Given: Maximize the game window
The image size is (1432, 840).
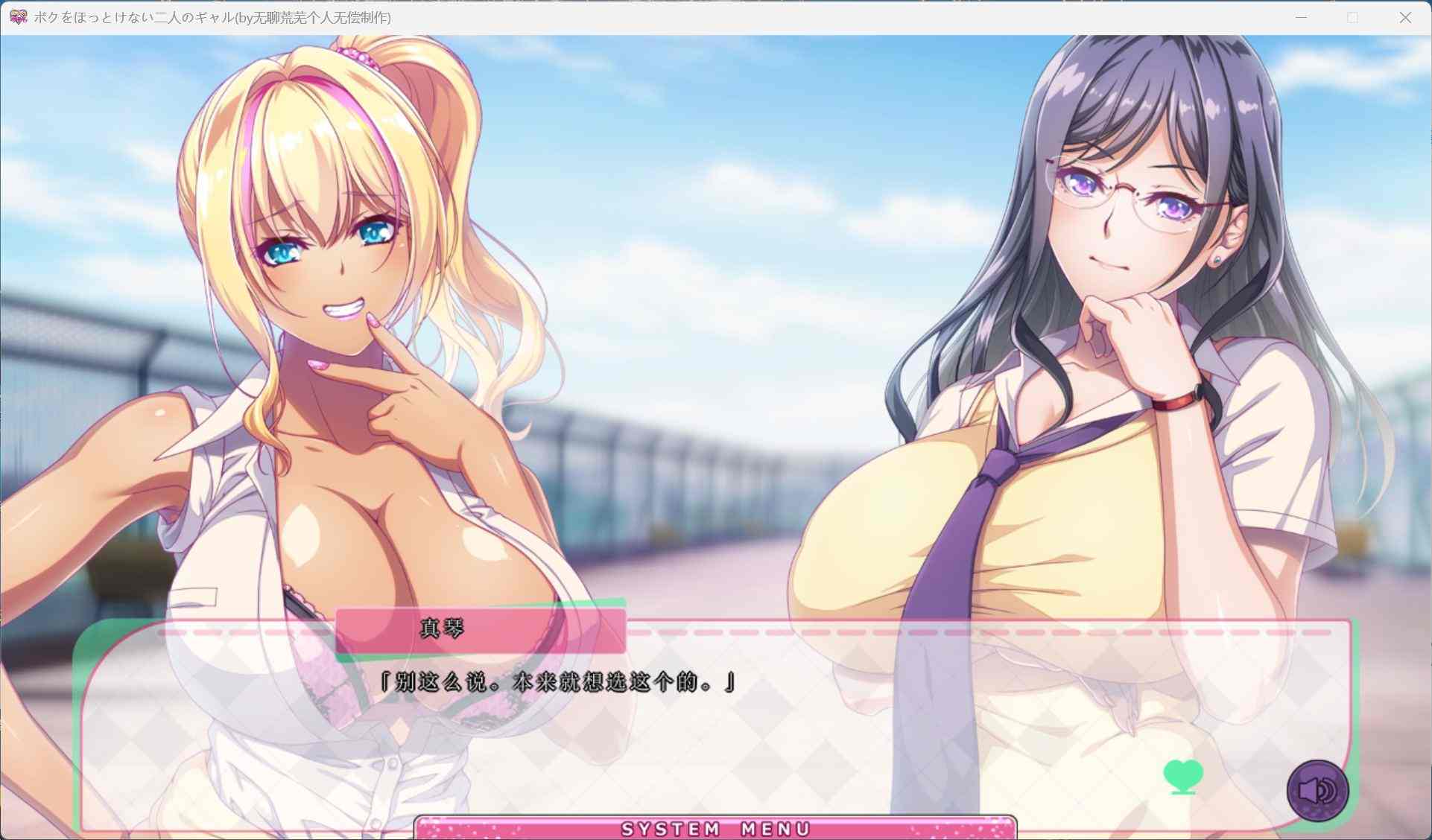Looking at the screenshot, I should coord(1352,16).
